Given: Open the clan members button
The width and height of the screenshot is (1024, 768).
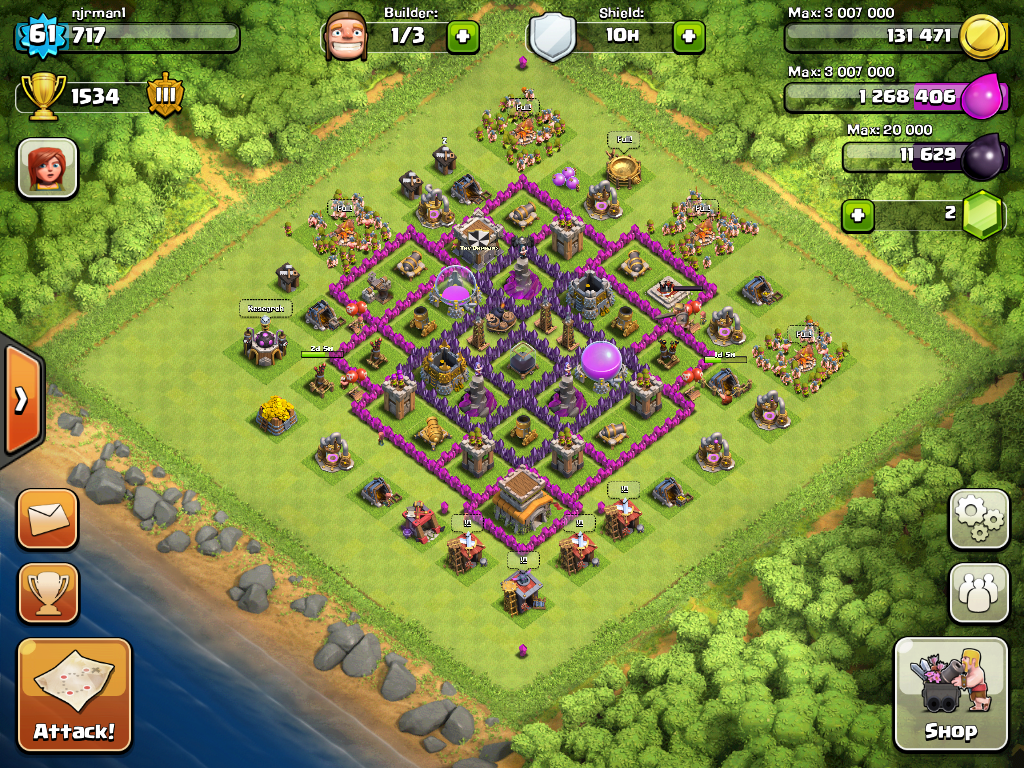Looking at the screenshot, I should click(979, 592).
